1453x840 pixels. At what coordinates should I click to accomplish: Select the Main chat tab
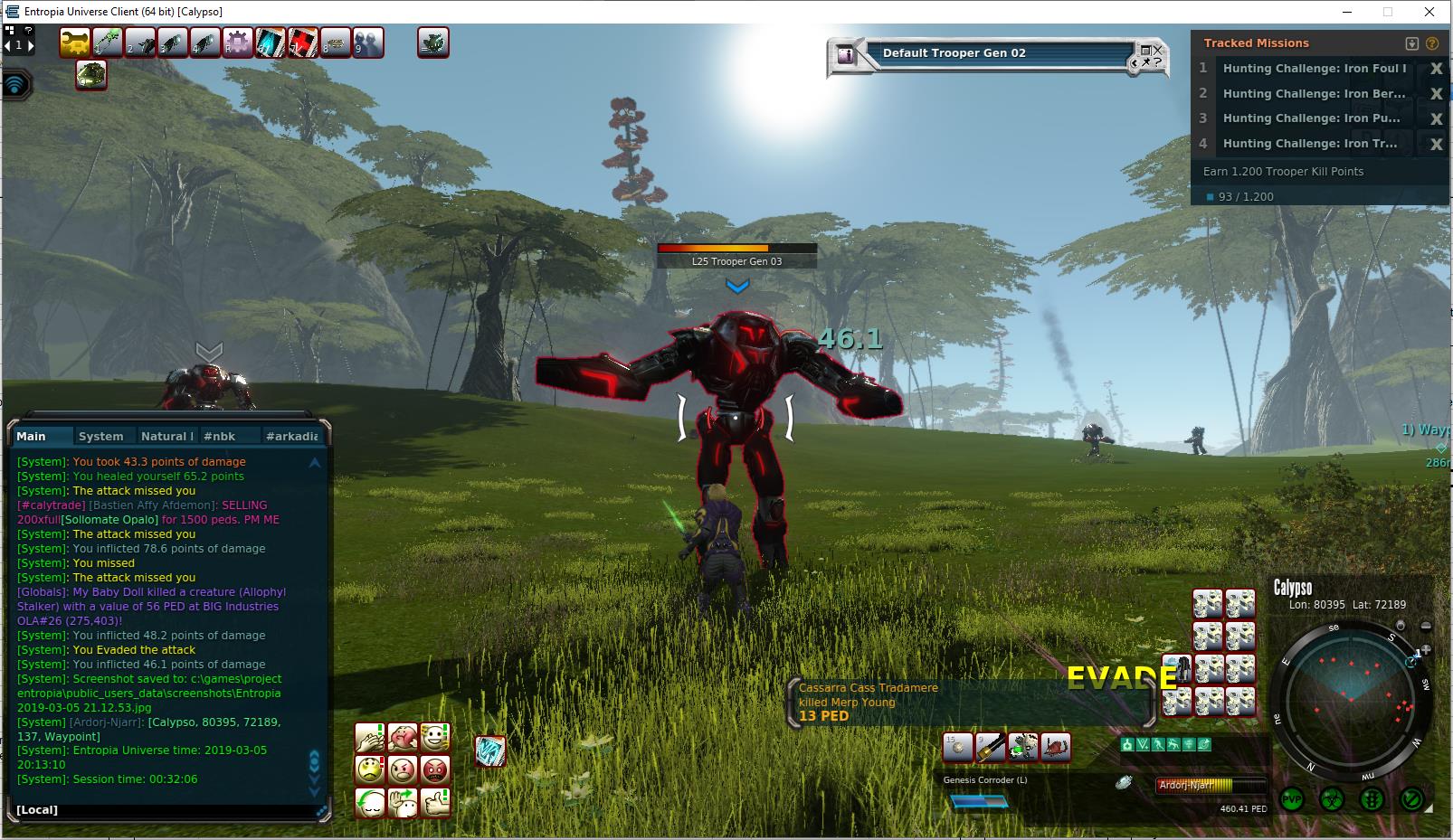pyautogui.click(x=32, y=436)
